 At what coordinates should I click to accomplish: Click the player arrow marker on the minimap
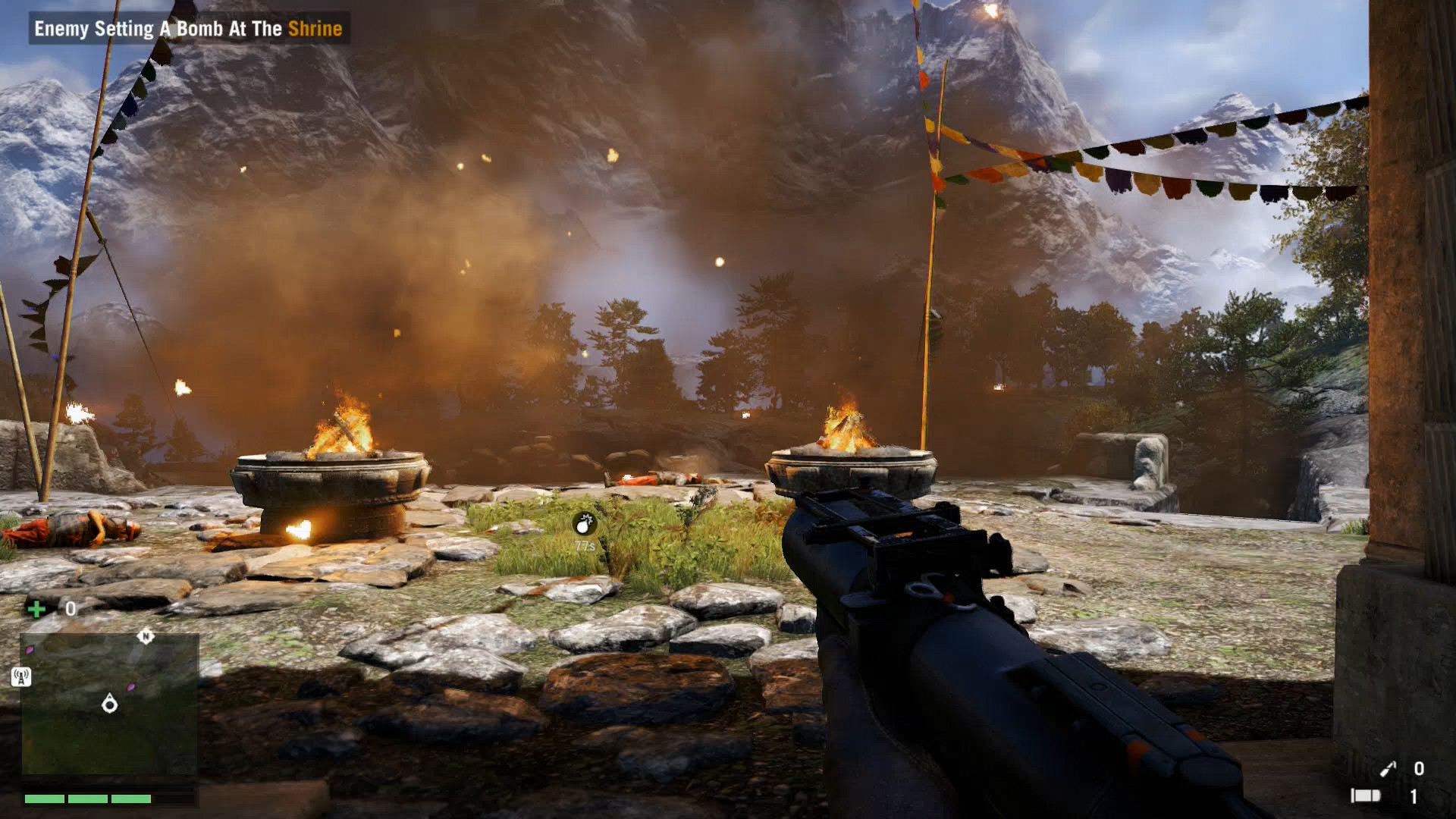110,704
